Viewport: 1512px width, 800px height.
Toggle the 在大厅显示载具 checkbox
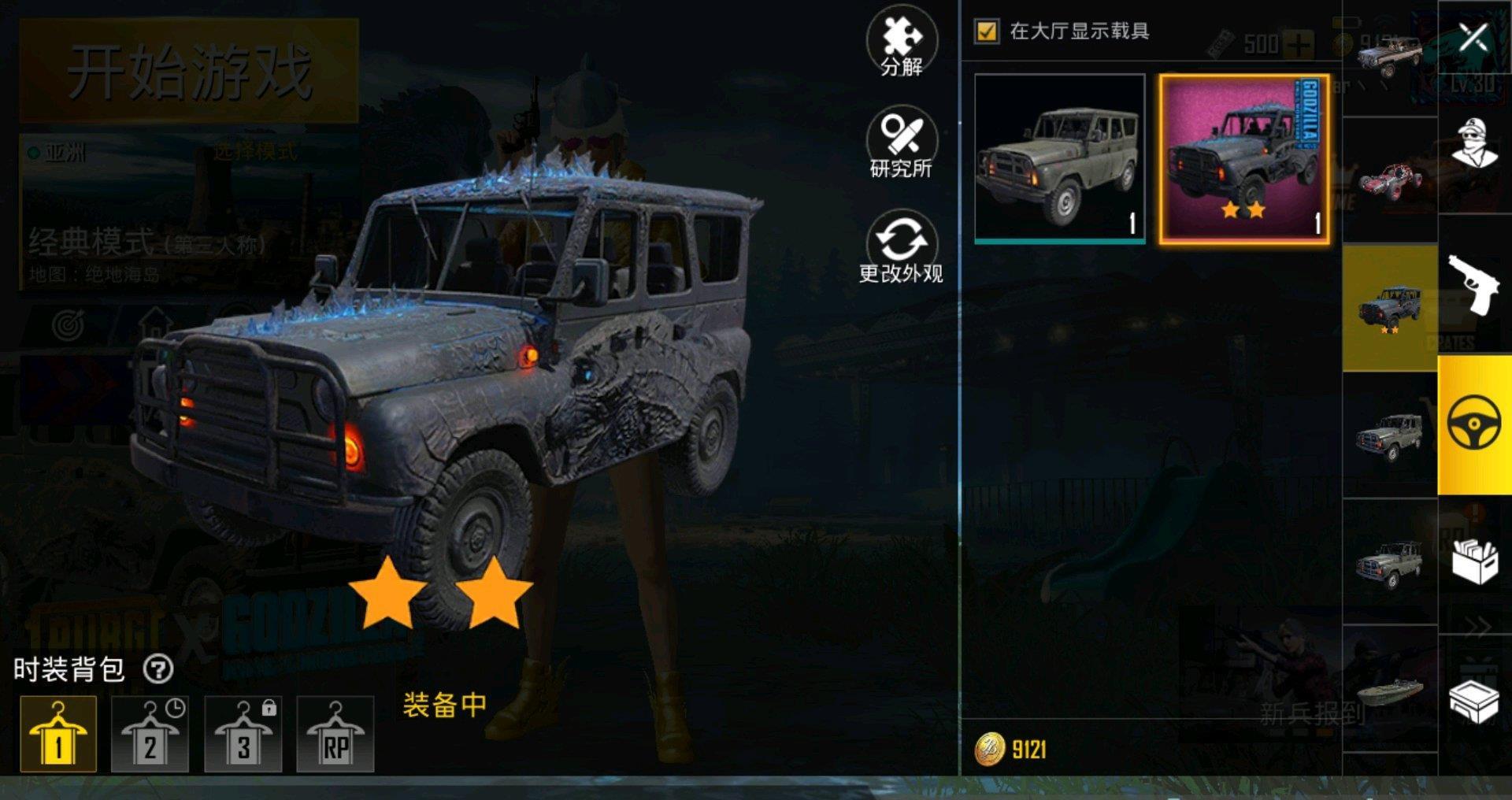tap(987, 31)
